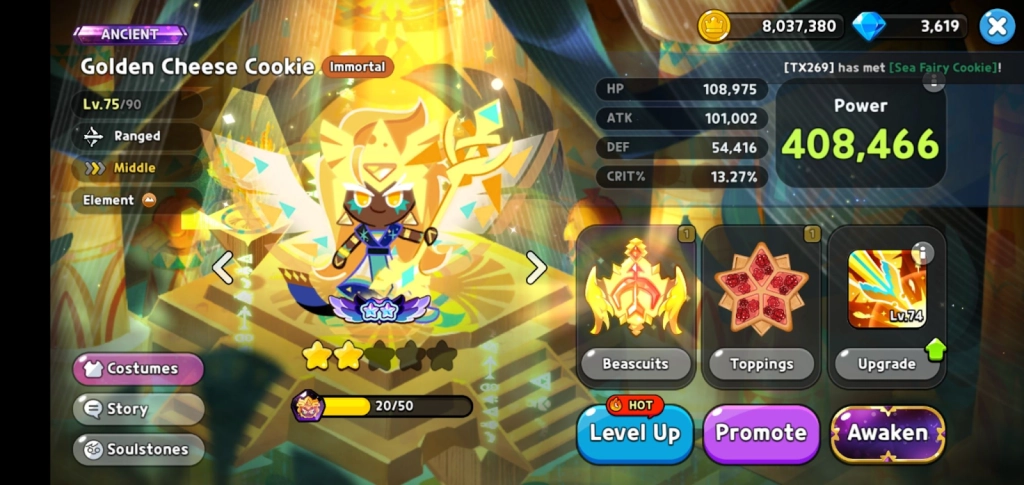This screenshot has width=1024, height=485.
Task: Open the cookie's Story
Action: (138, 409)
